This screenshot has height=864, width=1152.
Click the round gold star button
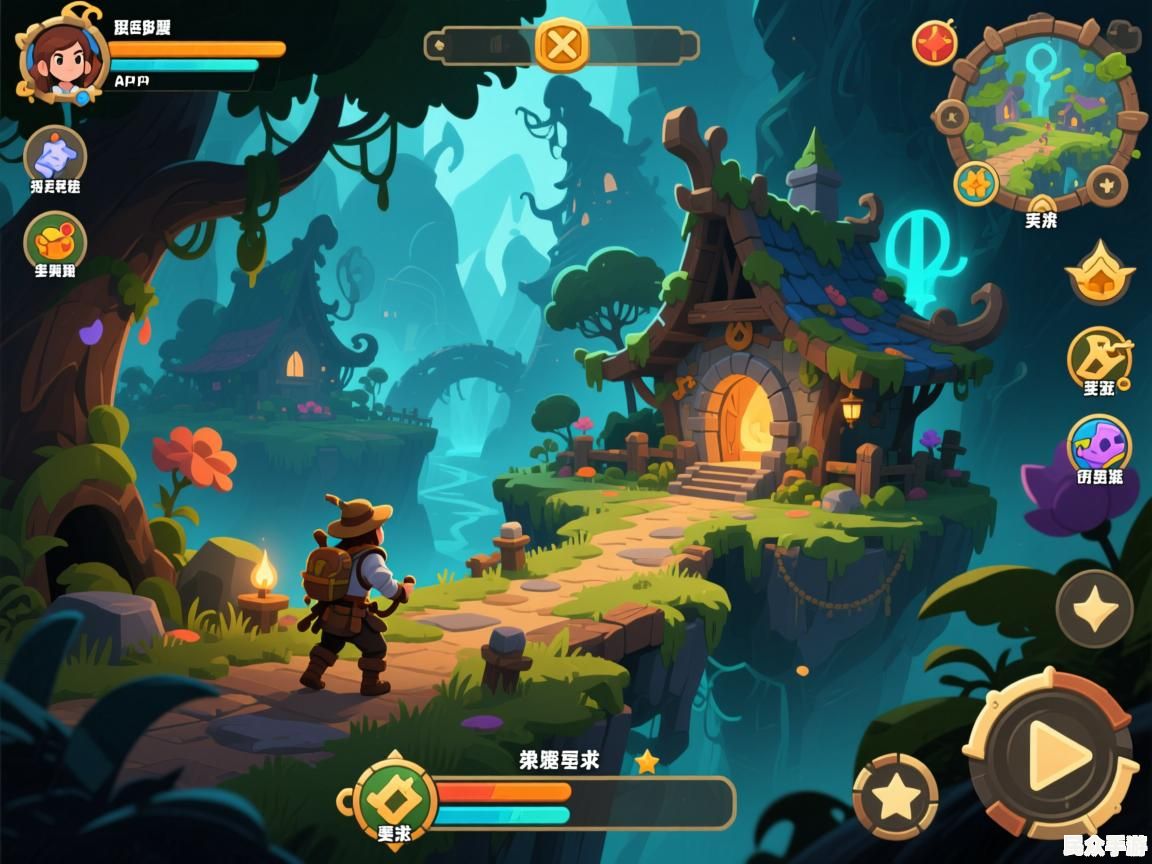[895, 796]
